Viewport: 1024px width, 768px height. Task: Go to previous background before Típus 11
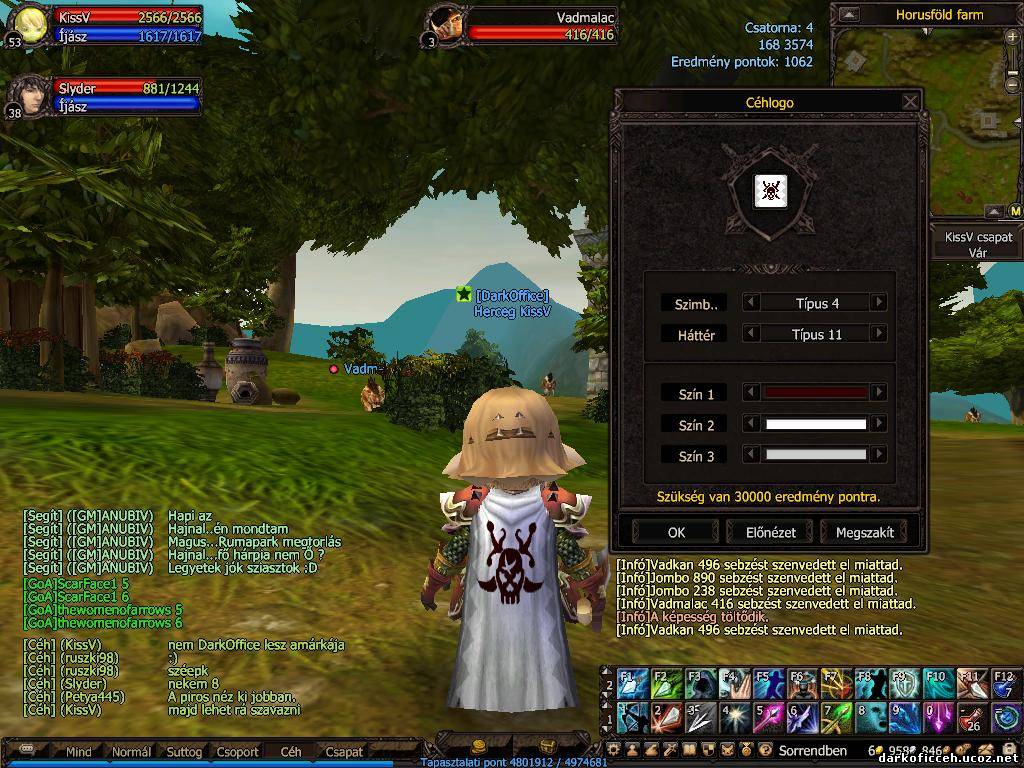click(751, 334)
